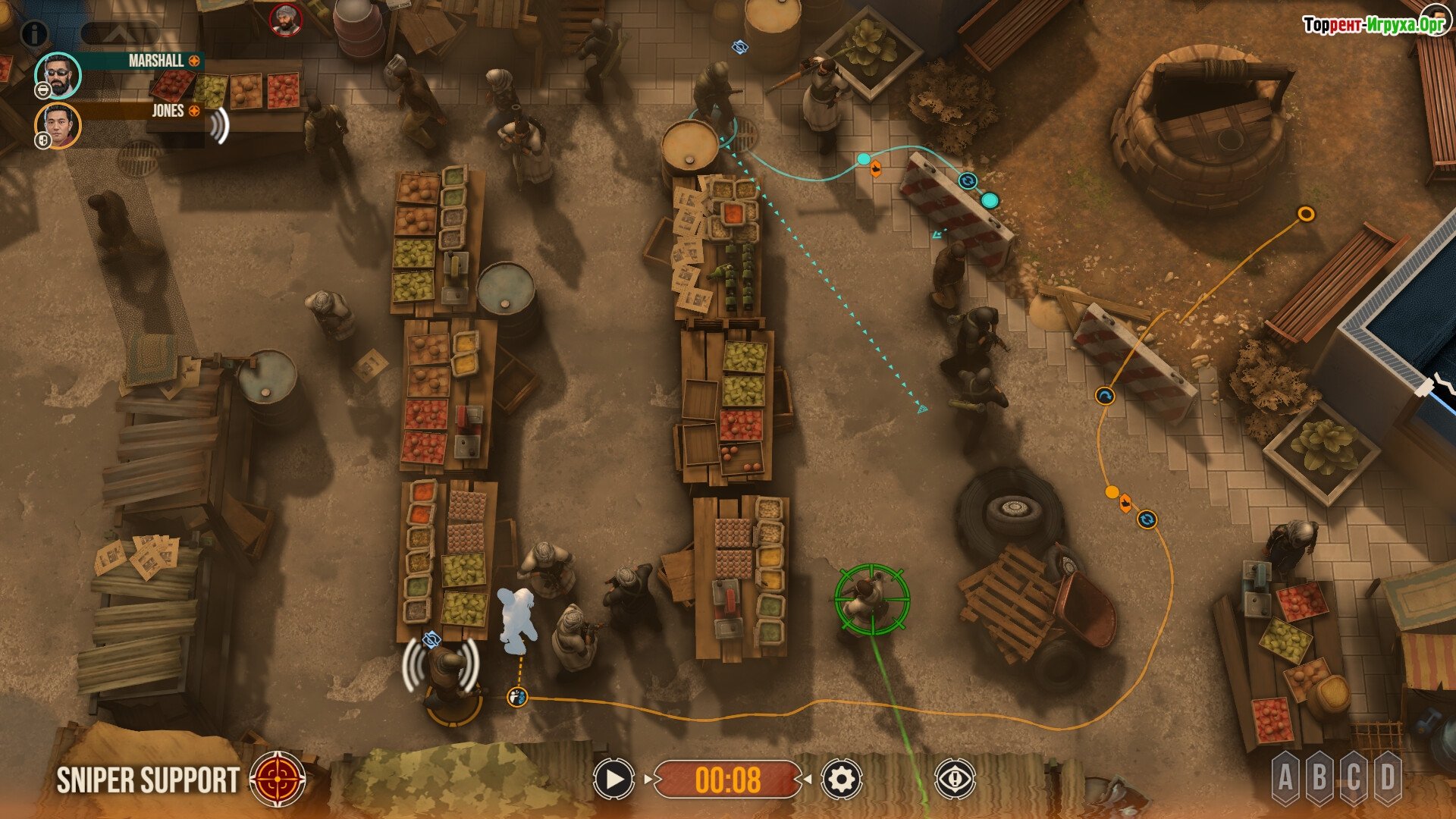
Task: Choose signal group A
Action: [1285, 777]
